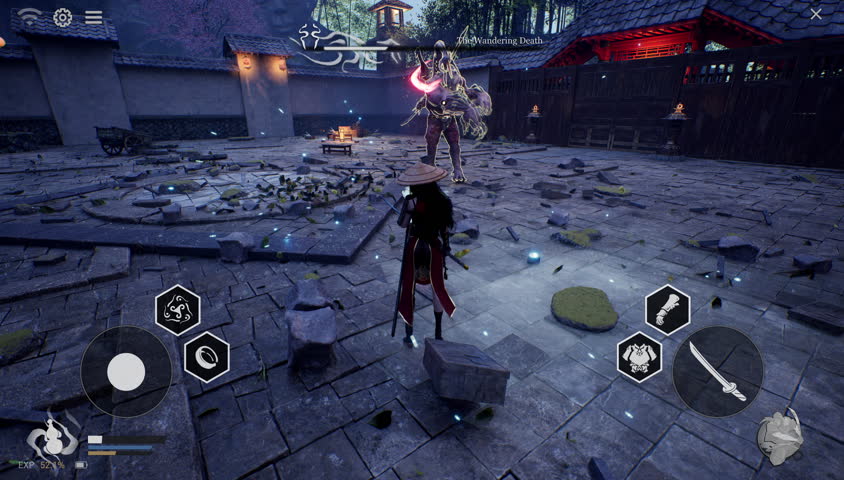Trigger the armored arm hexagon skill
The width and height of the screenshot is (844, 480).
point(667,309)
